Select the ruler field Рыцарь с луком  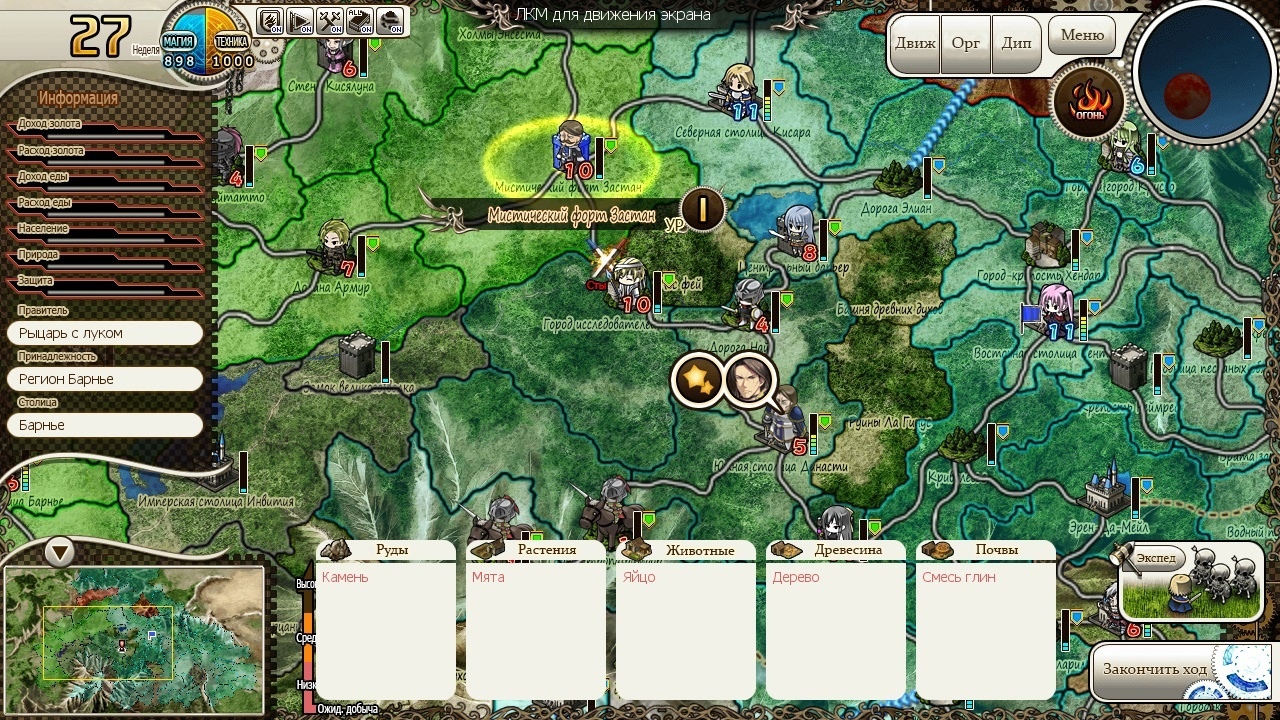tap(105, 333)
